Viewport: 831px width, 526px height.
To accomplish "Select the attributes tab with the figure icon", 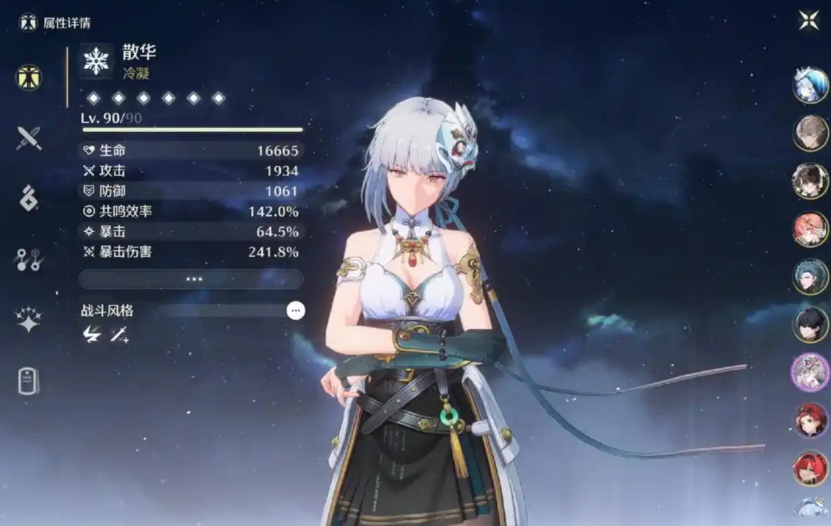I will point(29,77).
